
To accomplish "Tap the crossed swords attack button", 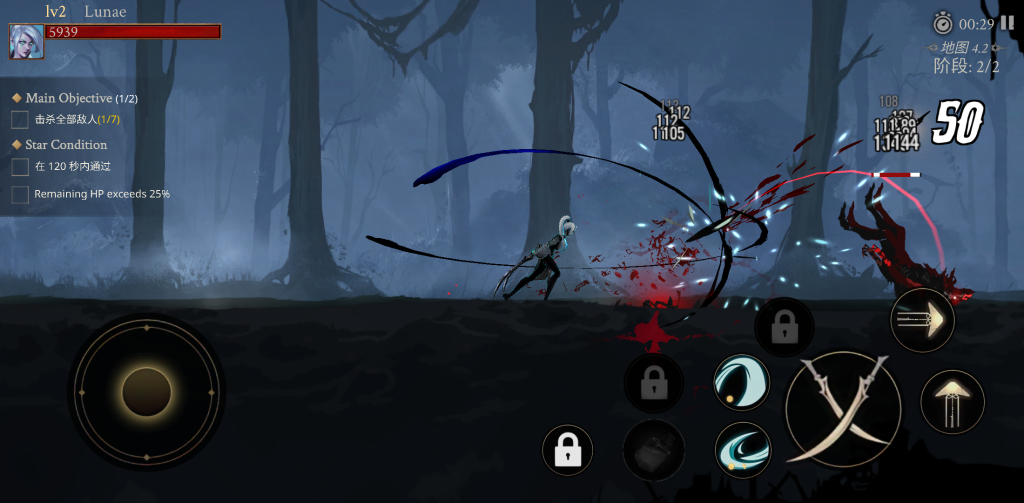I will (x=843, y=409).
